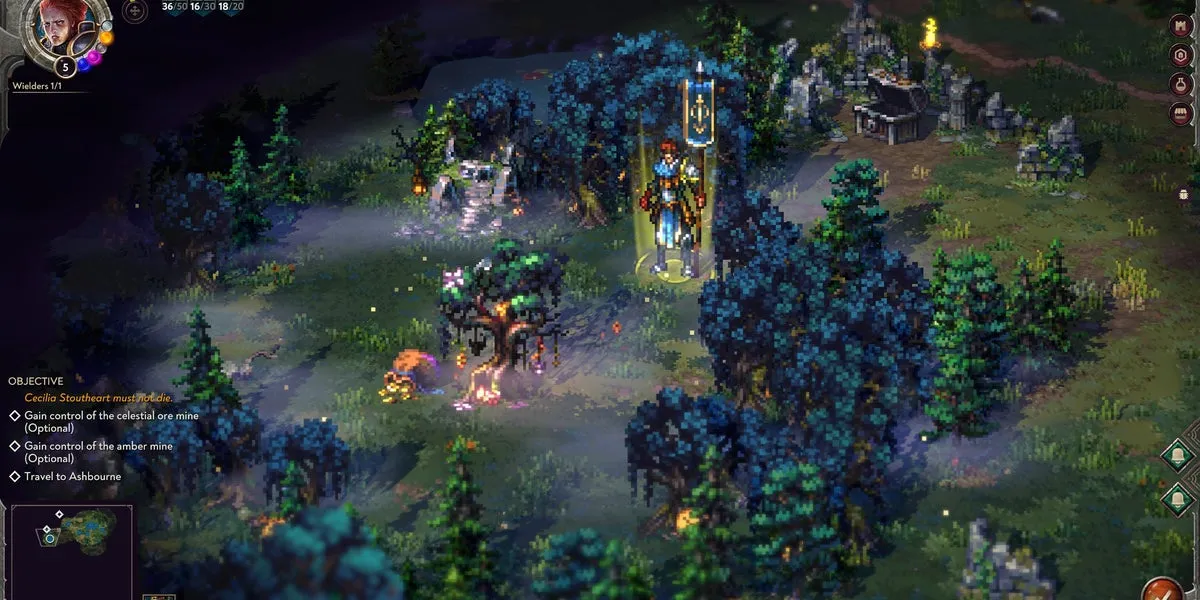Image resolution: width=1200 pixels, height=600 pixels.
Task: Open the castle tower menu button
Action: [1181, 23]
